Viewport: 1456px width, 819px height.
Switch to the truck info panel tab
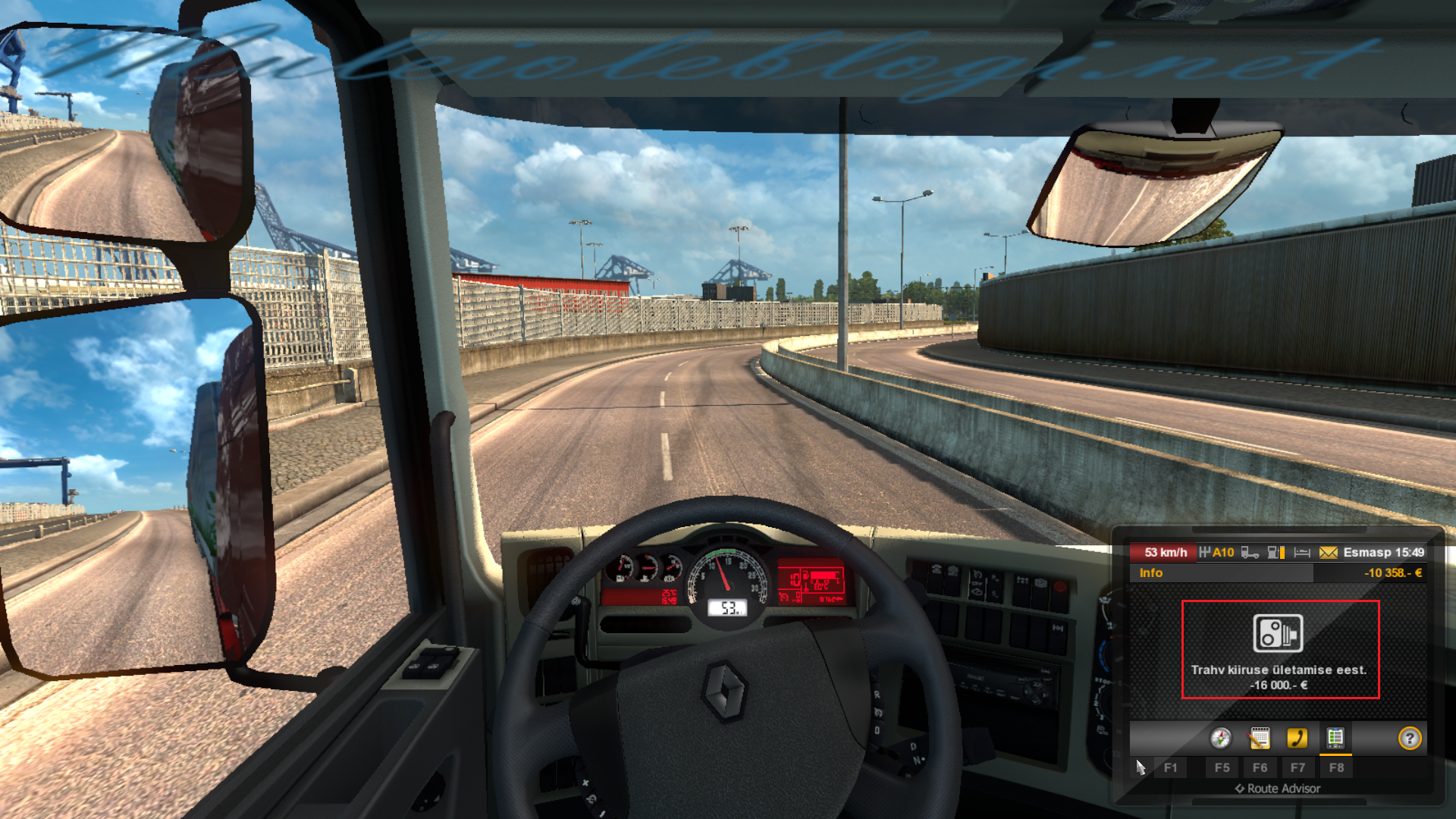[1335, 738]
